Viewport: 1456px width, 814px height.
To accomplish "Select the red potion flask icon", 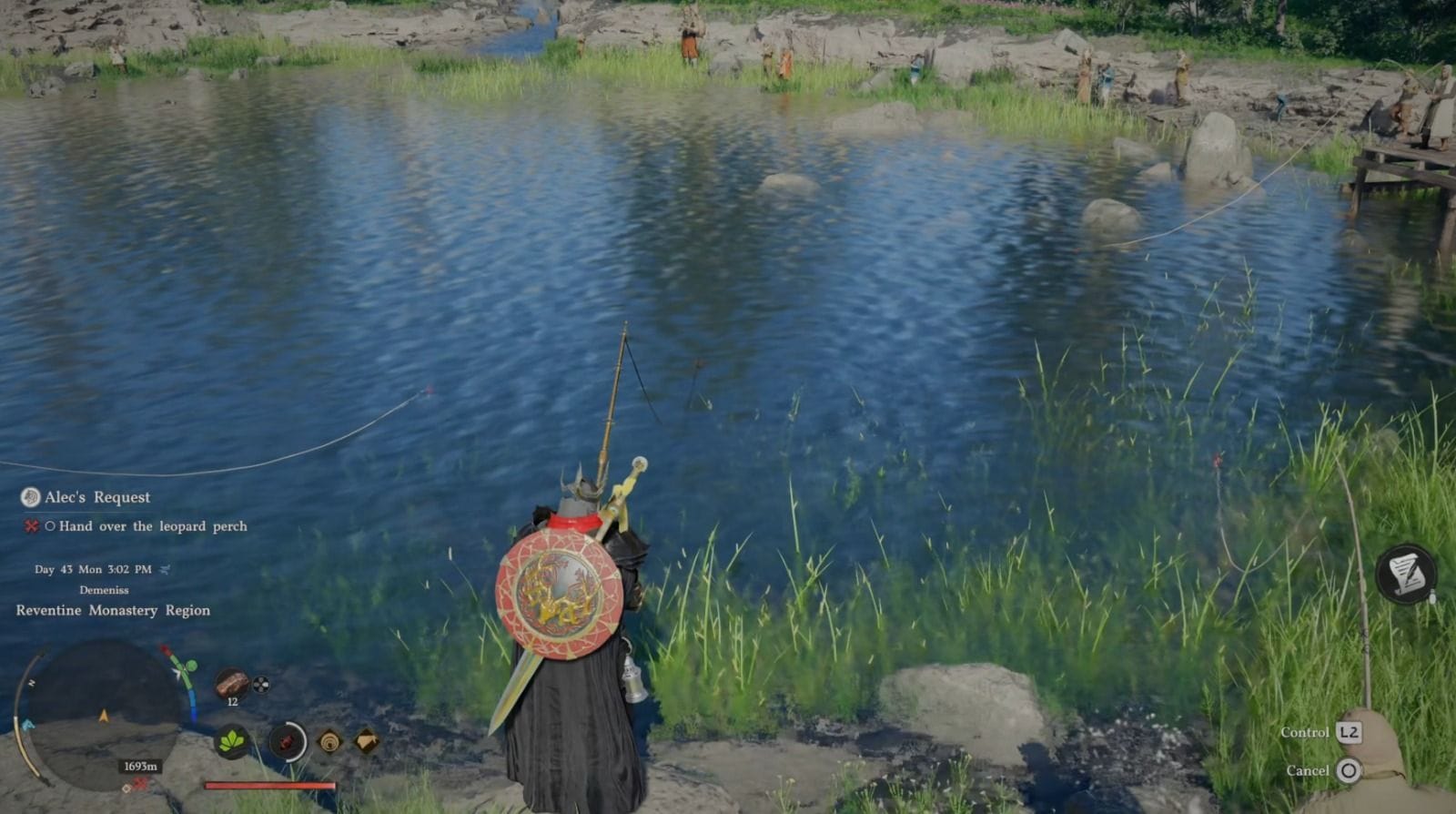I will tap(287, 742).
